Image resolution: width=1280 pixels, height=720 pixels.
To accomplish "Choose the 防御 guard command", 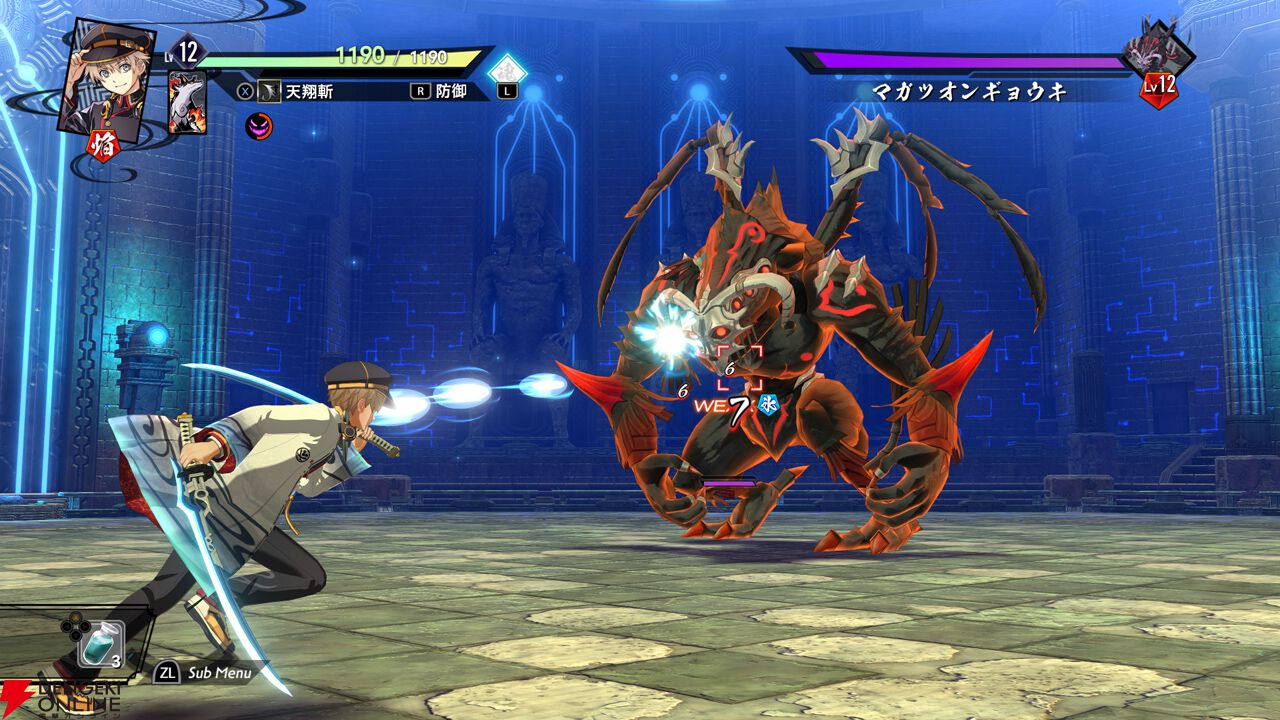I will coord(449,91).
